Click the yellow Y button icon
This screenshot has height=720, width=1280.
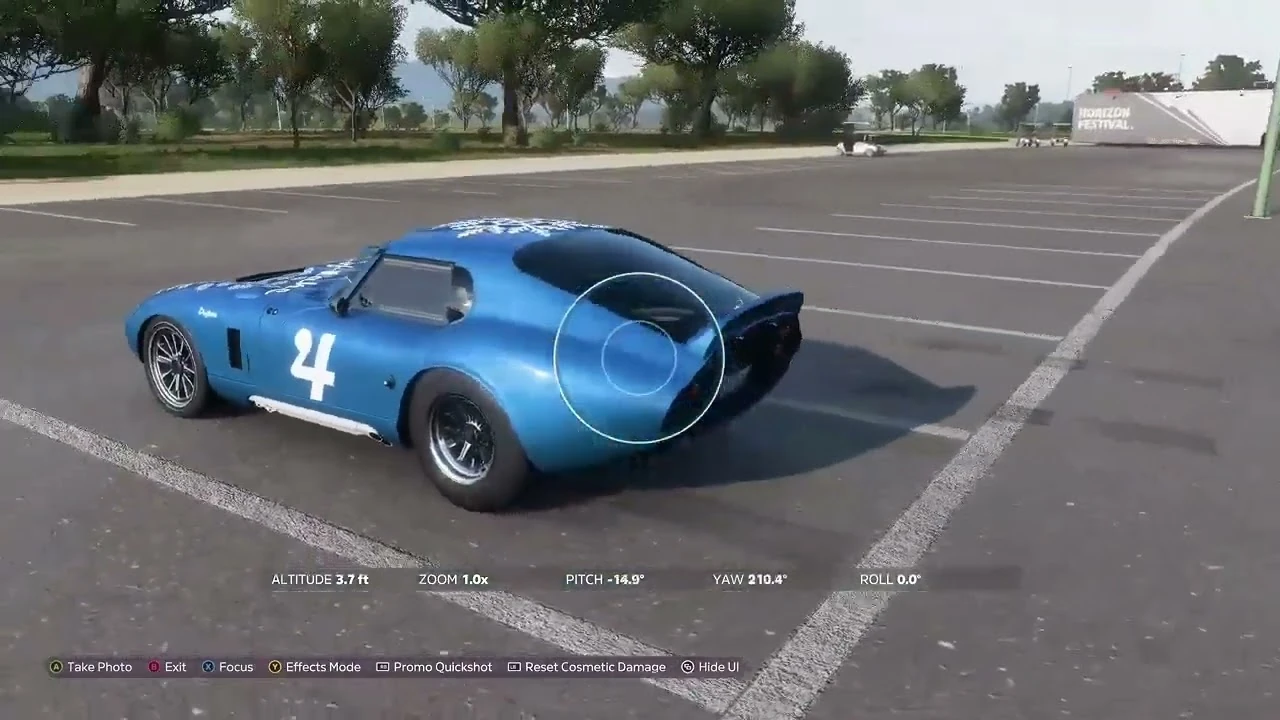pyautogui.click(x=275, y=666)
